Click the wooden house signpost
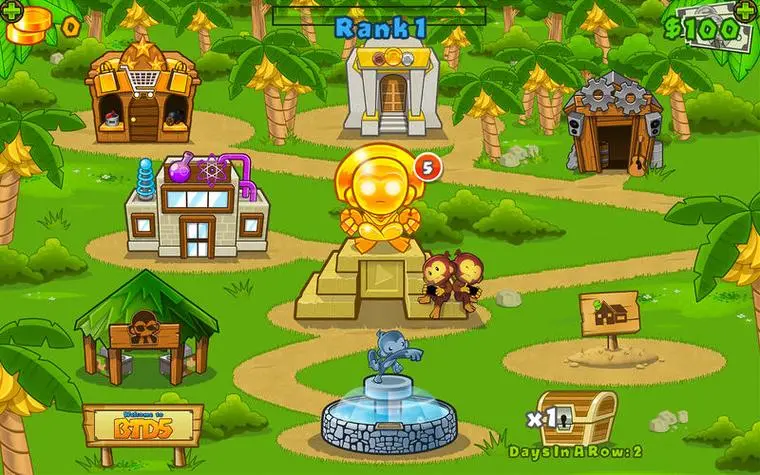 click(608, 316)
